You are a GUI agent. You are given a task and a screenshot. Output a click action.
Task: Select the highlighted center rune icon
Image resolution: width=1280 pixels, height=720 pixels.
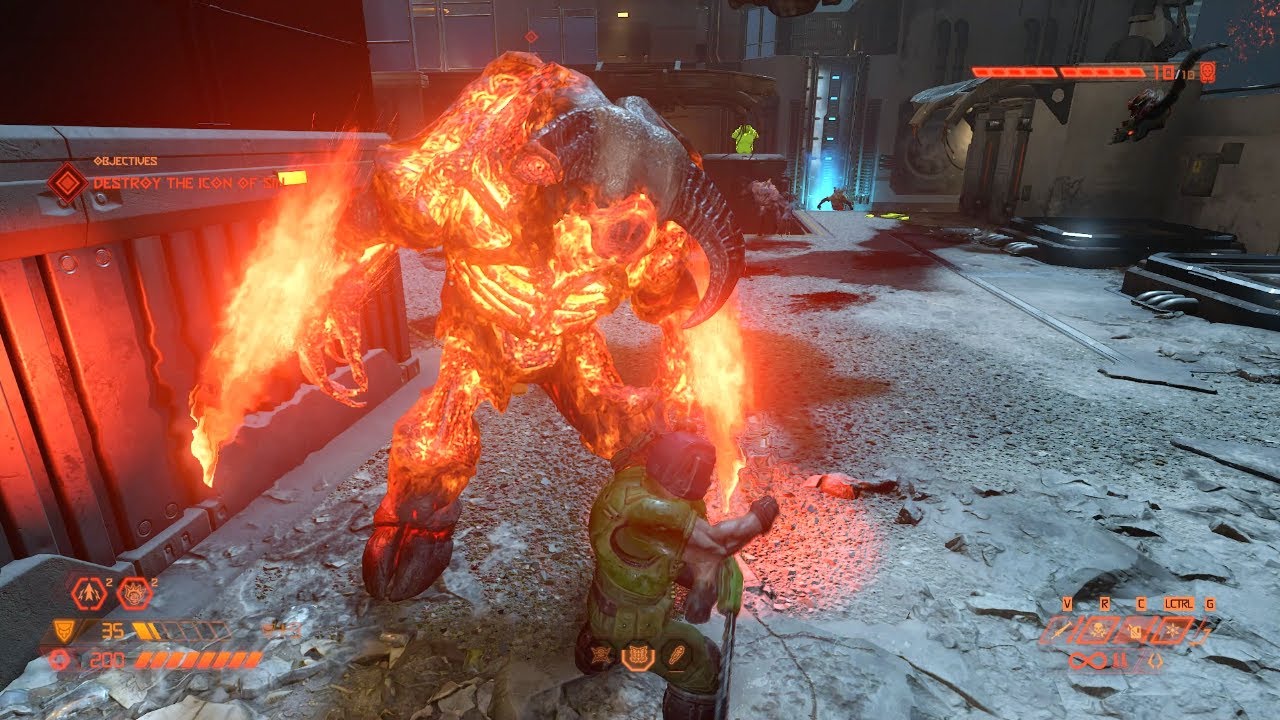point(637,657)
